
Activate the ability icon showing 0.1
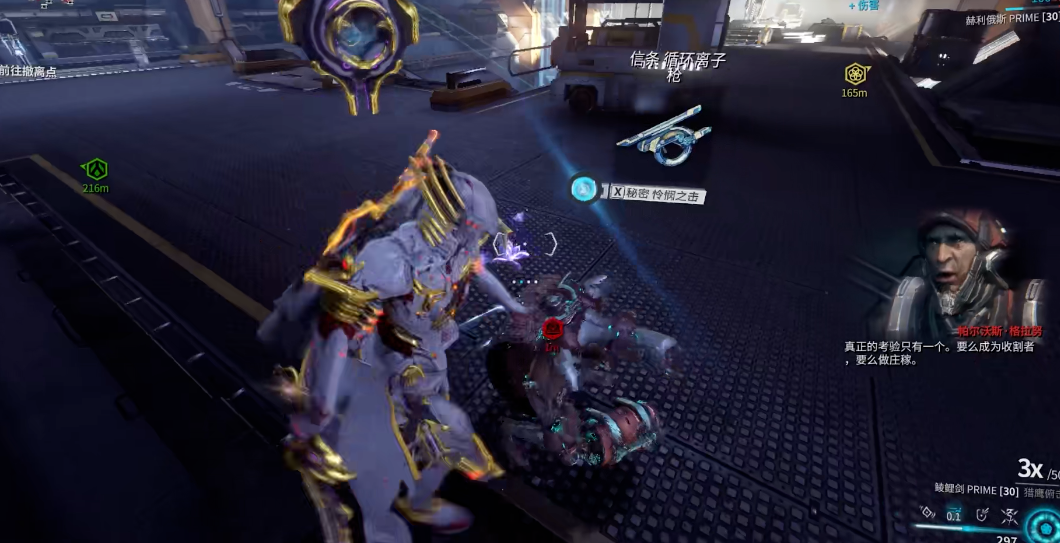(x=953, y=514)
